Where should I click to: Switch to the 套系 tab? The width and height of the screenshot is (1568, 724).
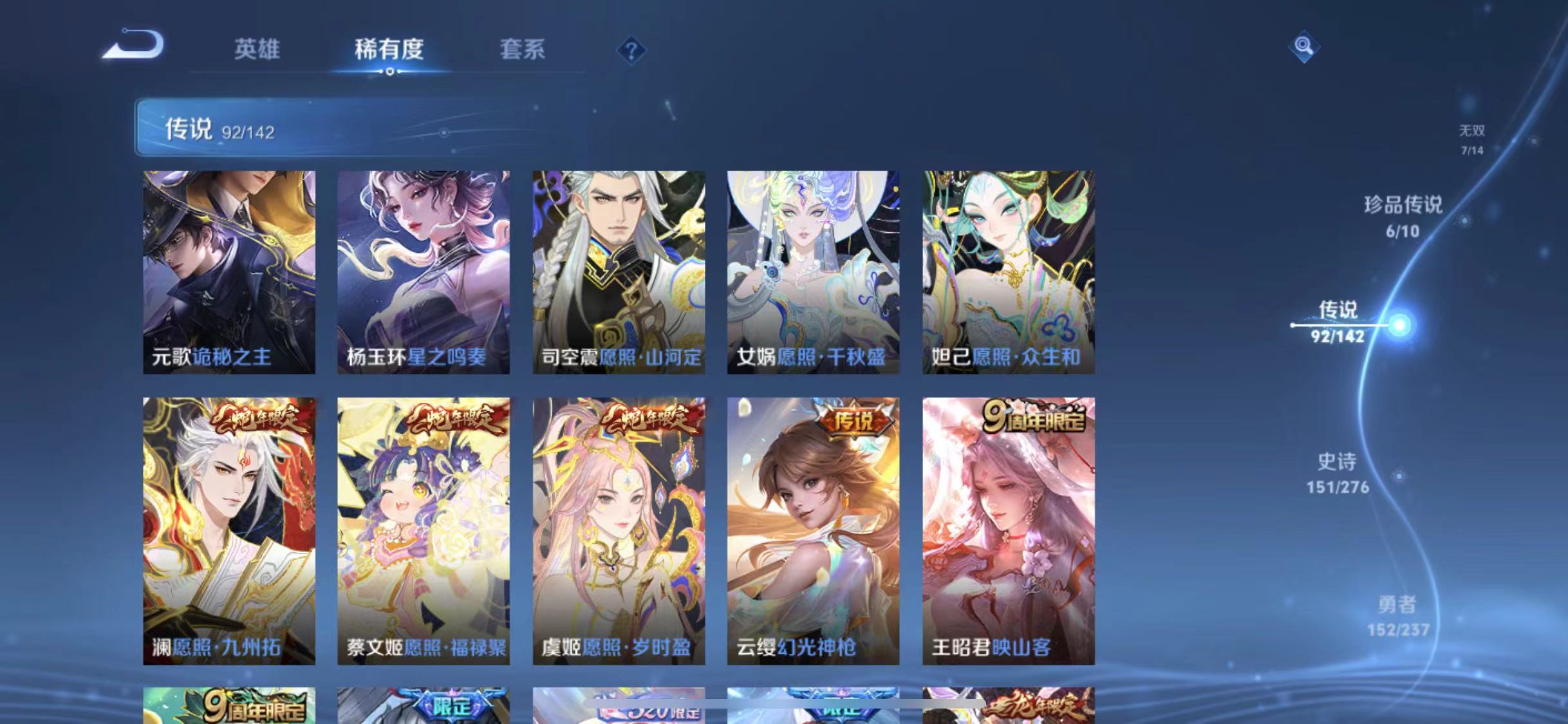click(523, 50)
